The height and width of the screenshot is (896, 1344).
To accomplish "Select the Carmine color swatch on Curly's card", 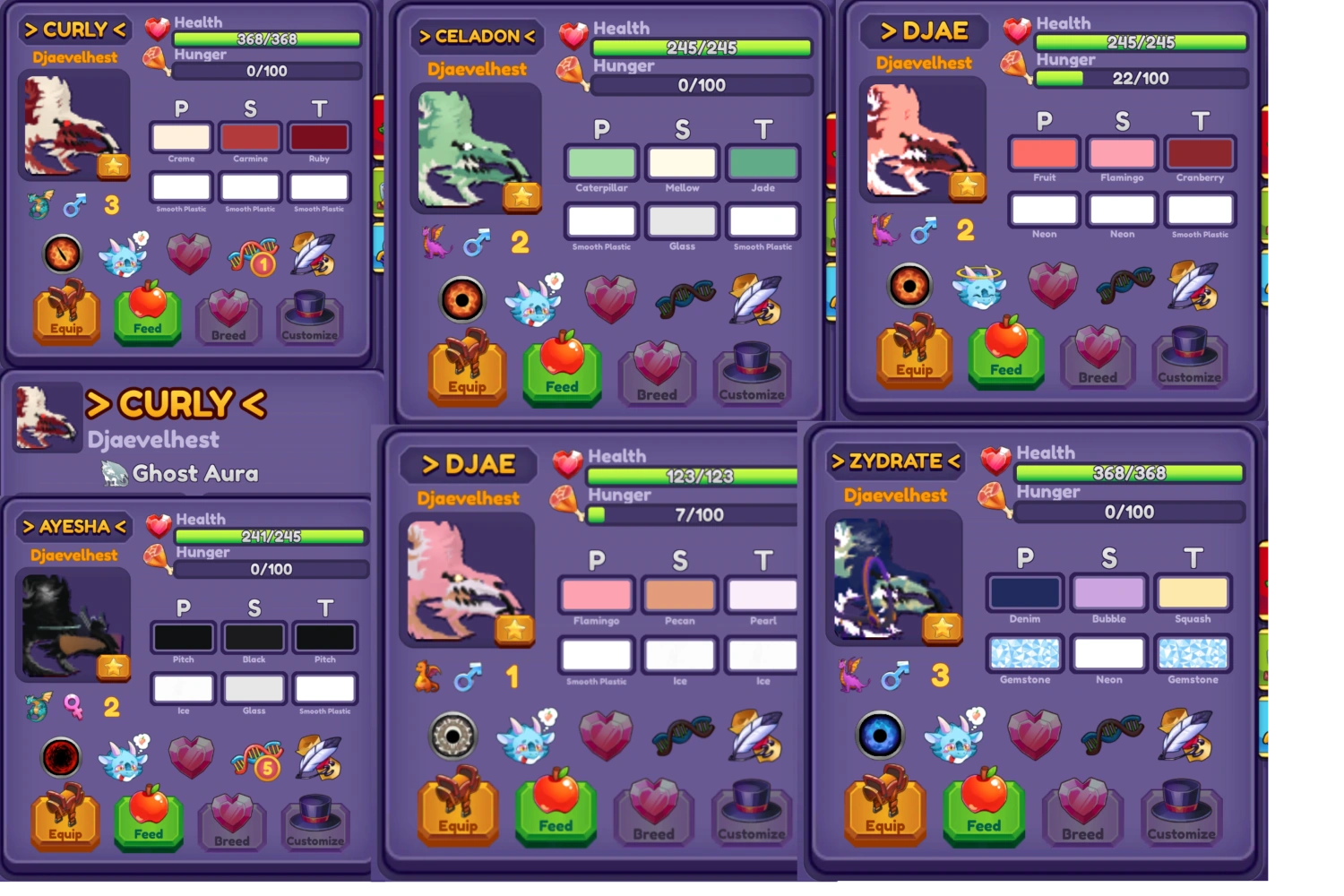I will (x=250, y=136).
